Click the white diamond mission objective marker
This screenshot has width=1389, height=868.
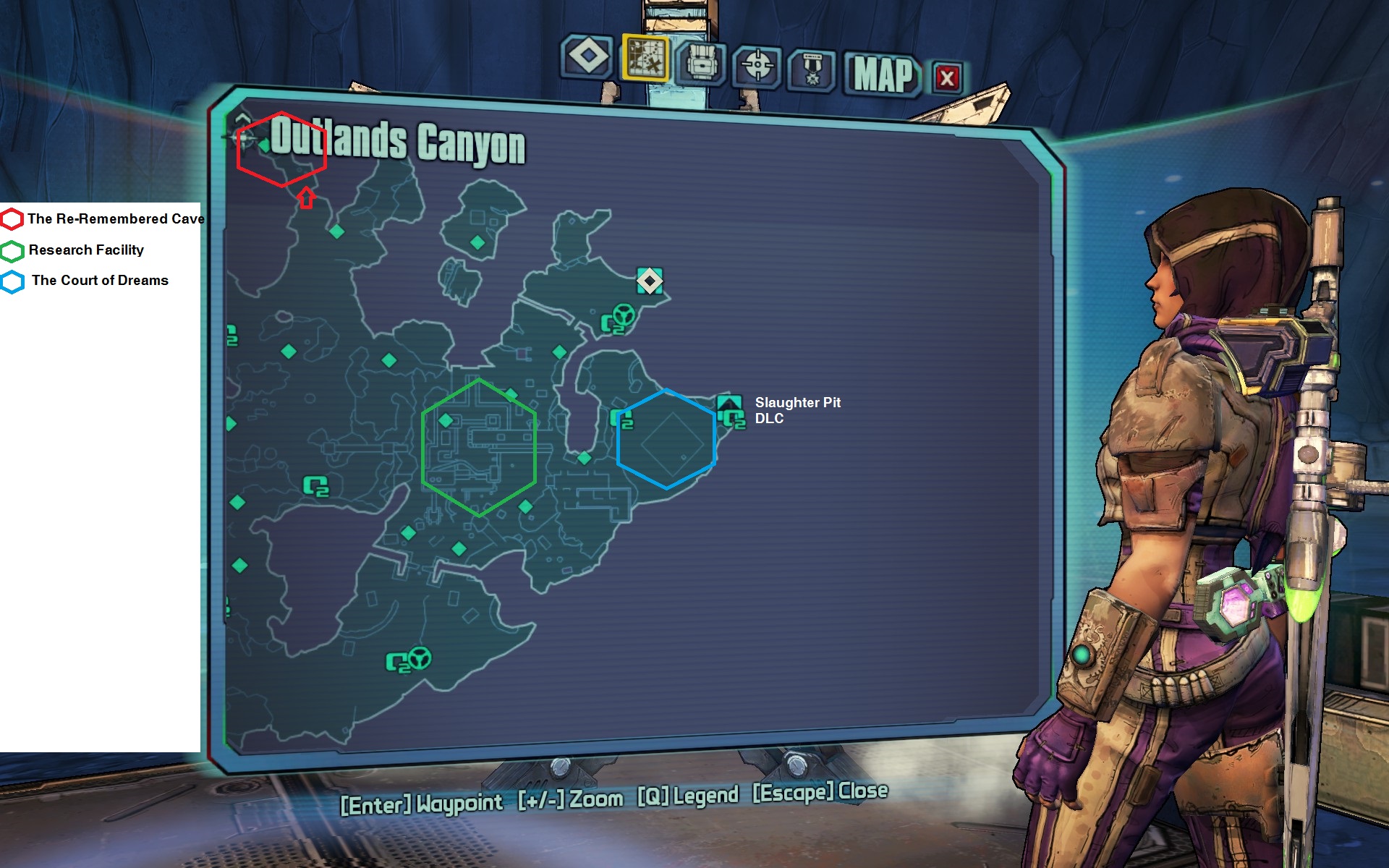[650, 281]
